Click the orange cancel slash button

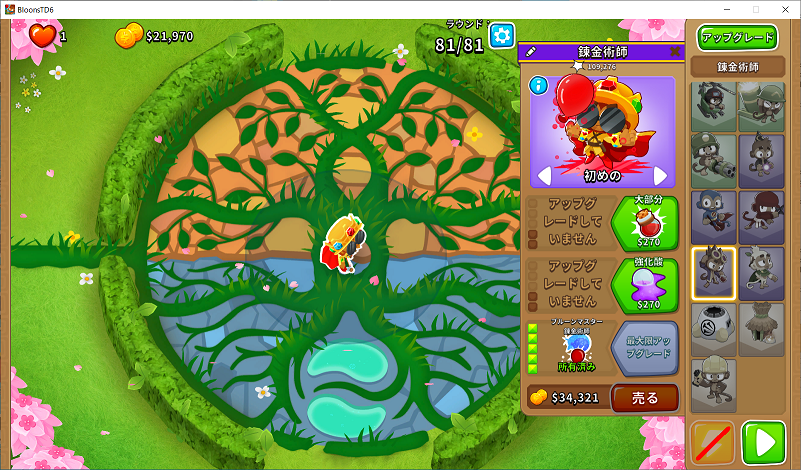713,442
